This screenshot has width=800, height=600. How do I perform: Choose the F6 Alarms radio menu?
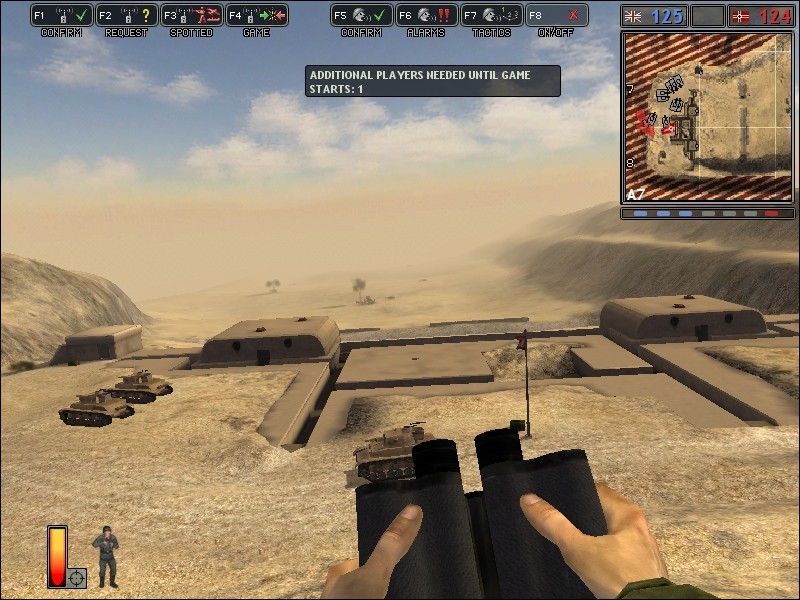426,16
